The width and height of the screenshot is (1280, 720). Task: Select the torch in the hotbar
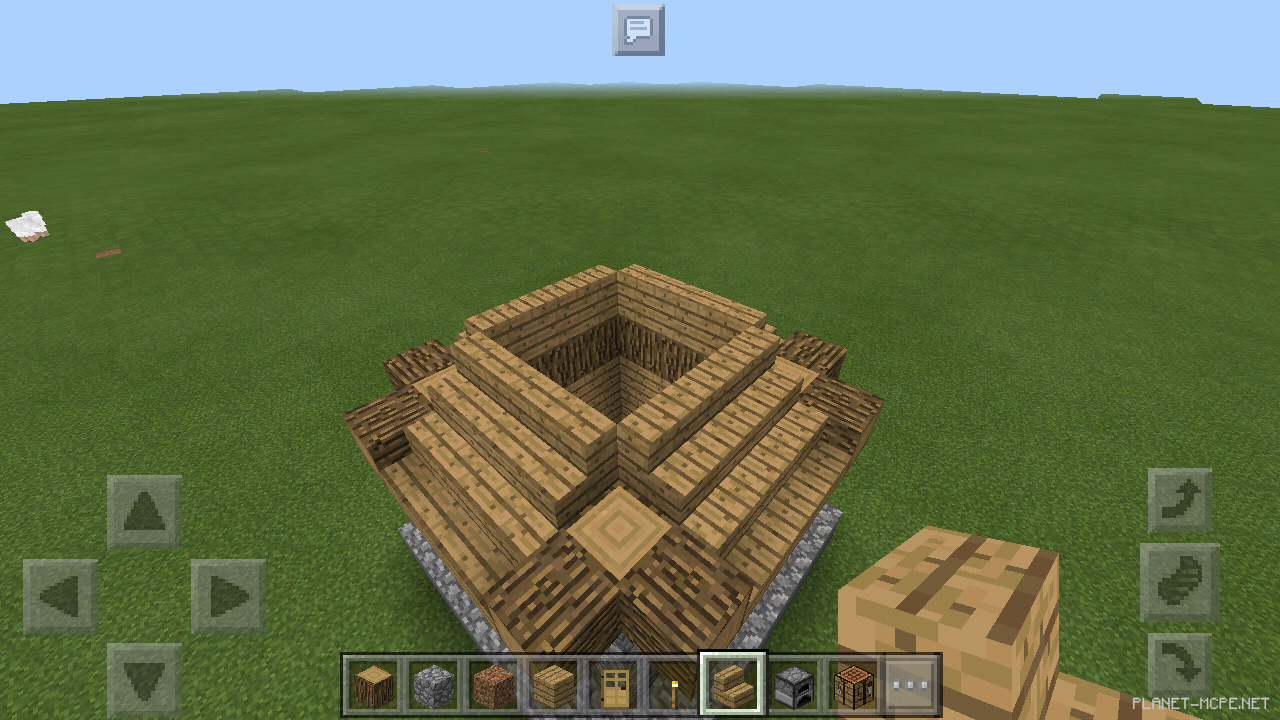pos(673,684)
